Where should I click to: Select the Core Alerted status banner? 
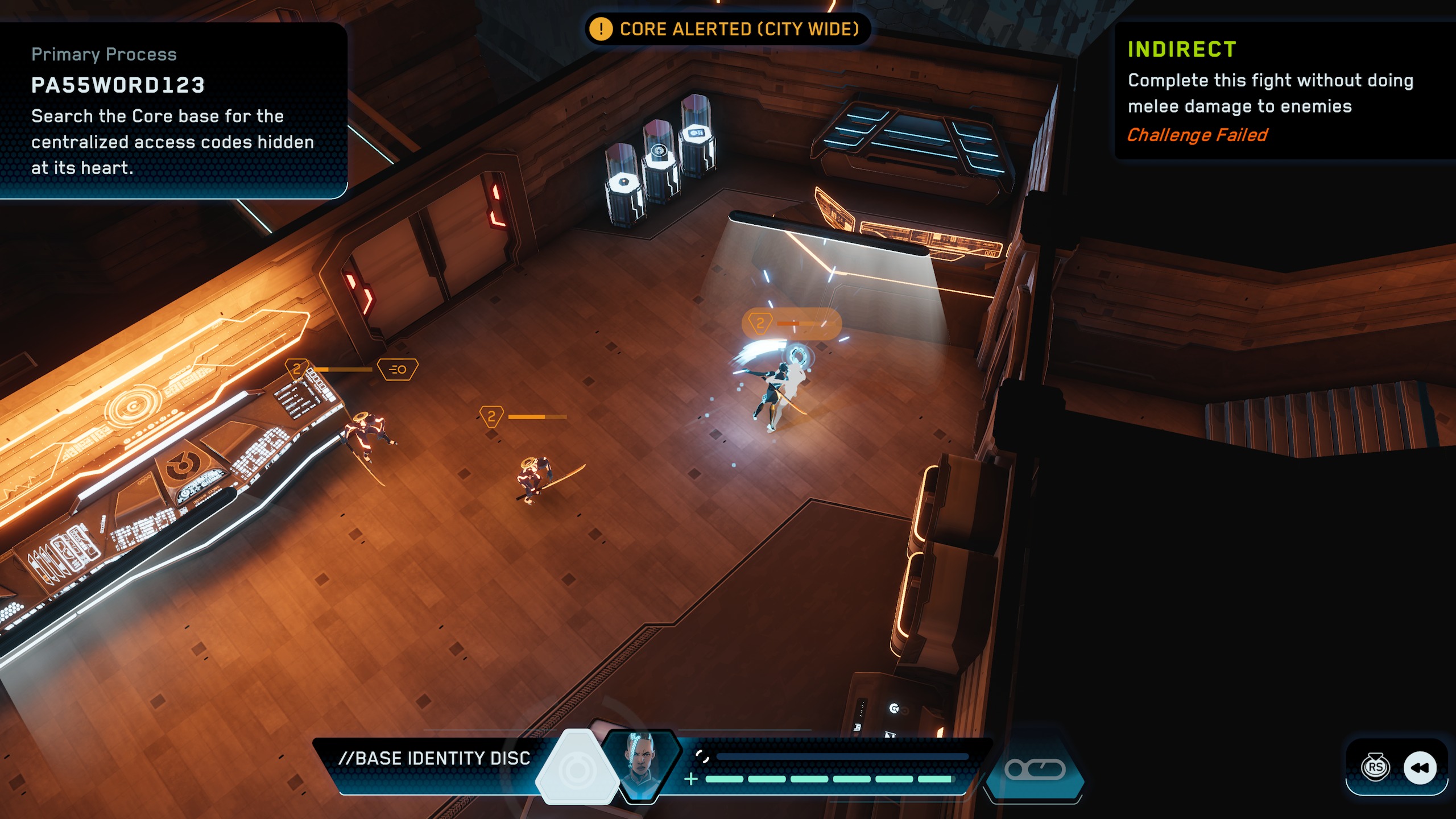pos(727,29)
